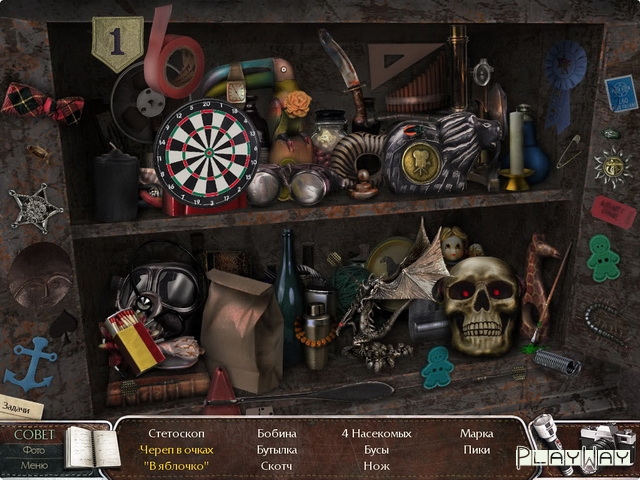Open the Фото option
Screen dimensions: 640x480
[x=34, y=450]
